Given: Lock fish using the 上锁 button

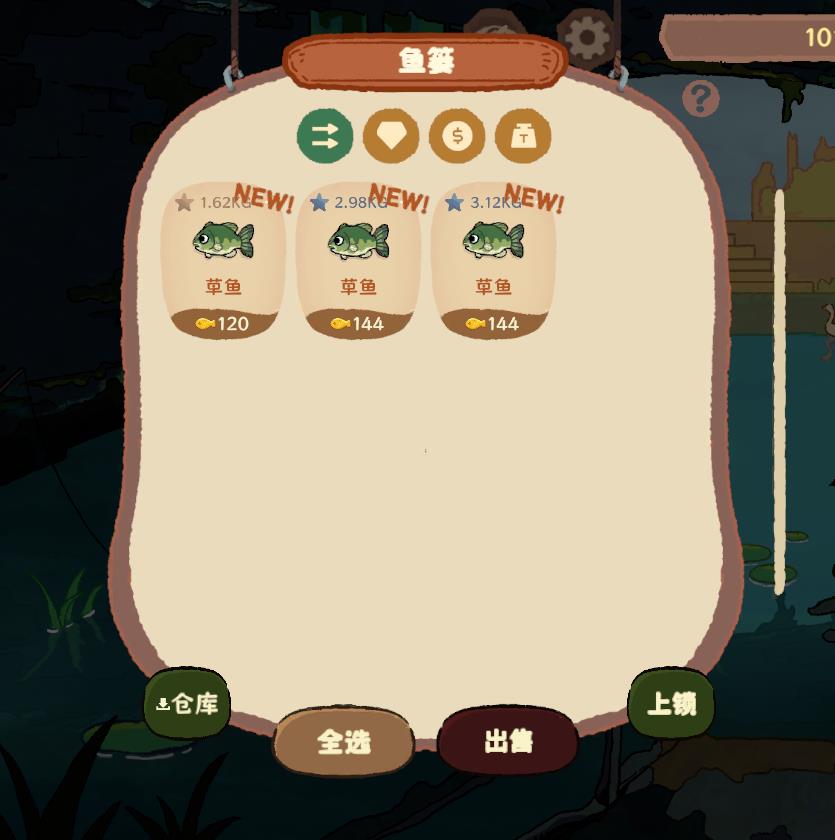Looking at the screenshot, I should pyautogui.click(x=671, y=704).
